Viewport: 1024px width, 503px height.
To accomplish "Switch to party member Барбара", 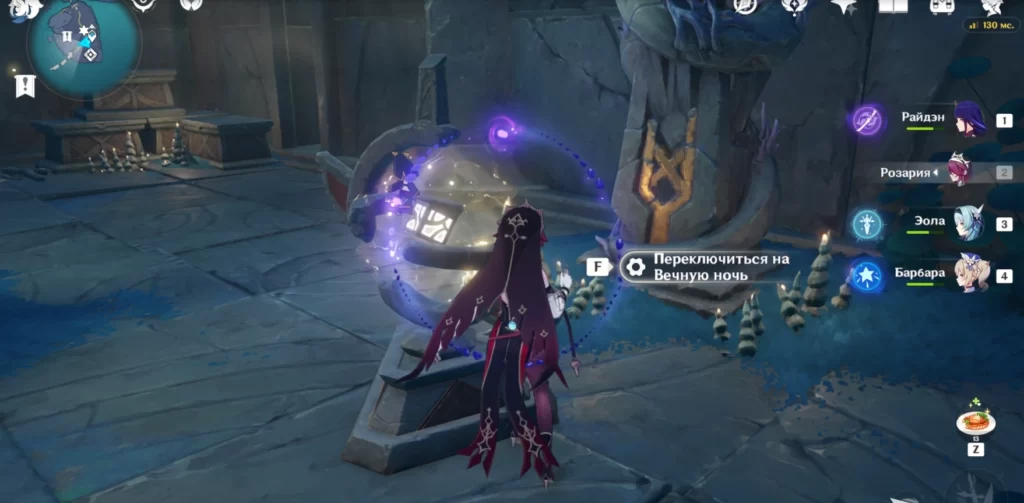I will click(x=968, y=274).
